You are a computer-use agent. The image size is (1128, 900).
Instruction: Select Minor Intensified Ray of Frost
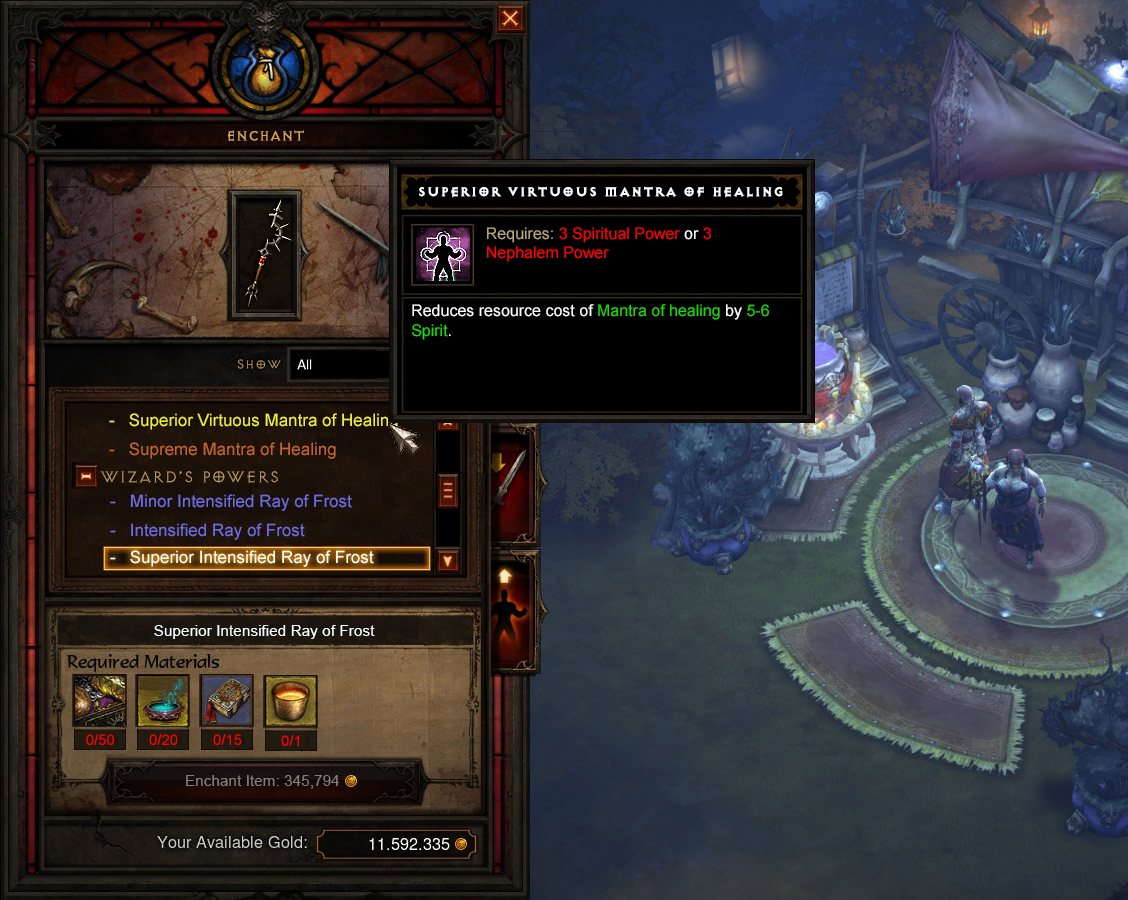tap(240, 501)
